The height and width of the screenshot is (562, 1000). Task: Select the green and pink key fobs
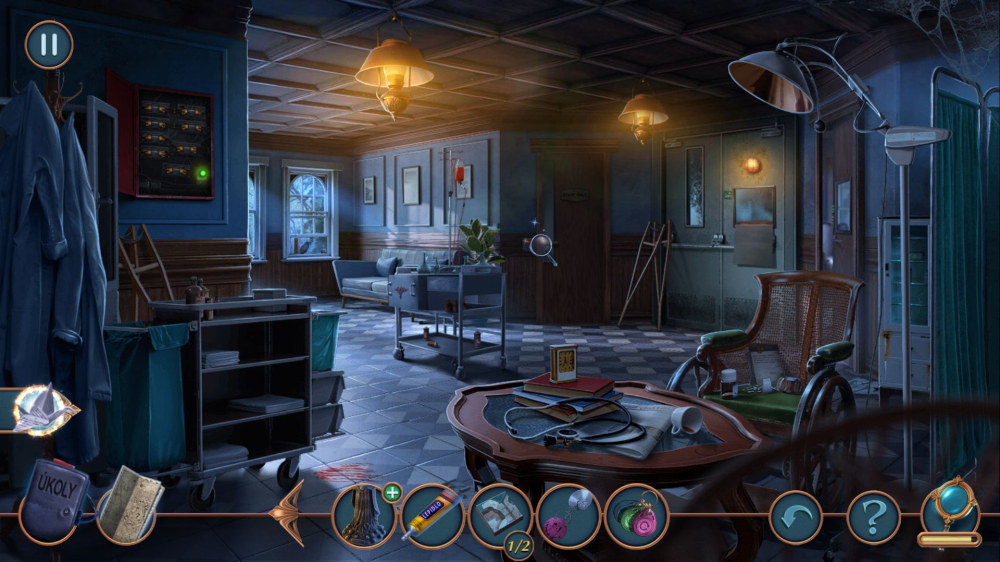pyautogui.click(x=636, y=516)
